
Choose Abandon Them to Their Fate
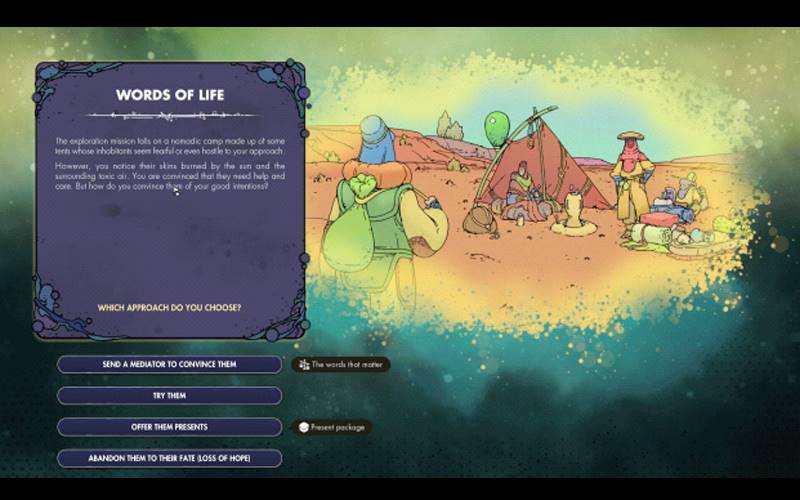point(169,458)
